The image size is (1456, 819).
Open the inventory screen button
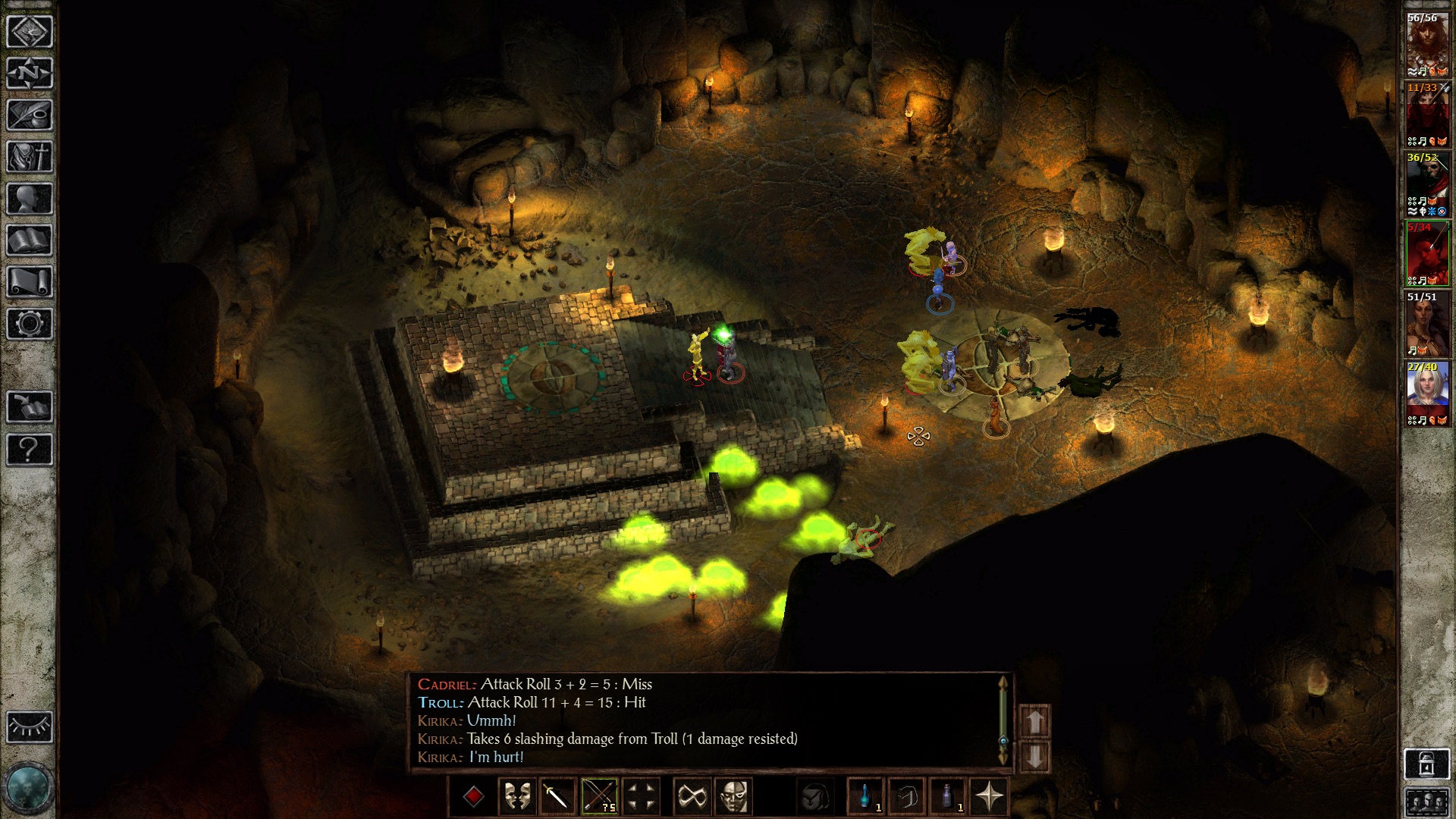(30, 157)
